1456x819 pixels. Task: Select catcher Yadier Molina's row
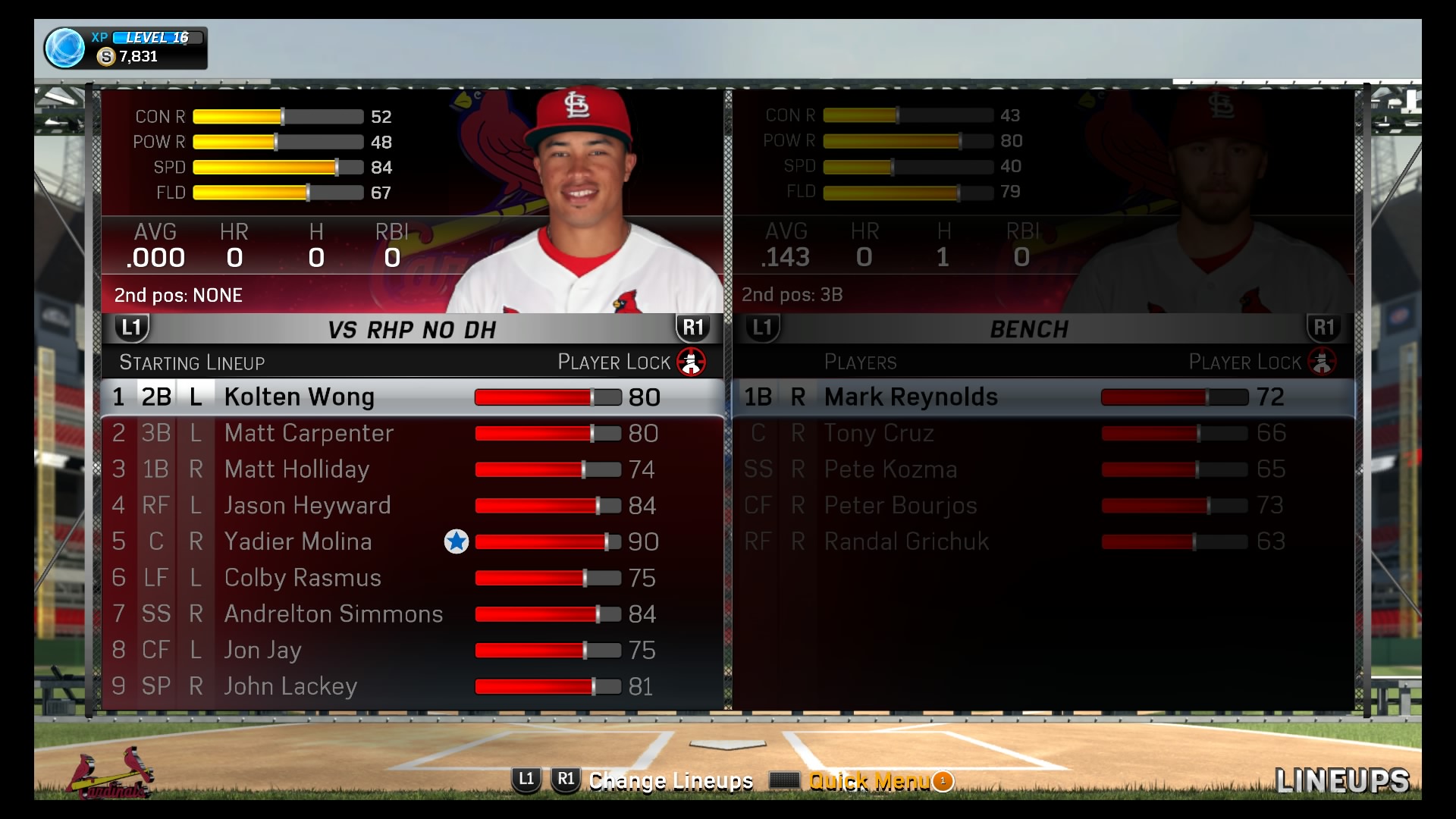(x=298, y=541)
